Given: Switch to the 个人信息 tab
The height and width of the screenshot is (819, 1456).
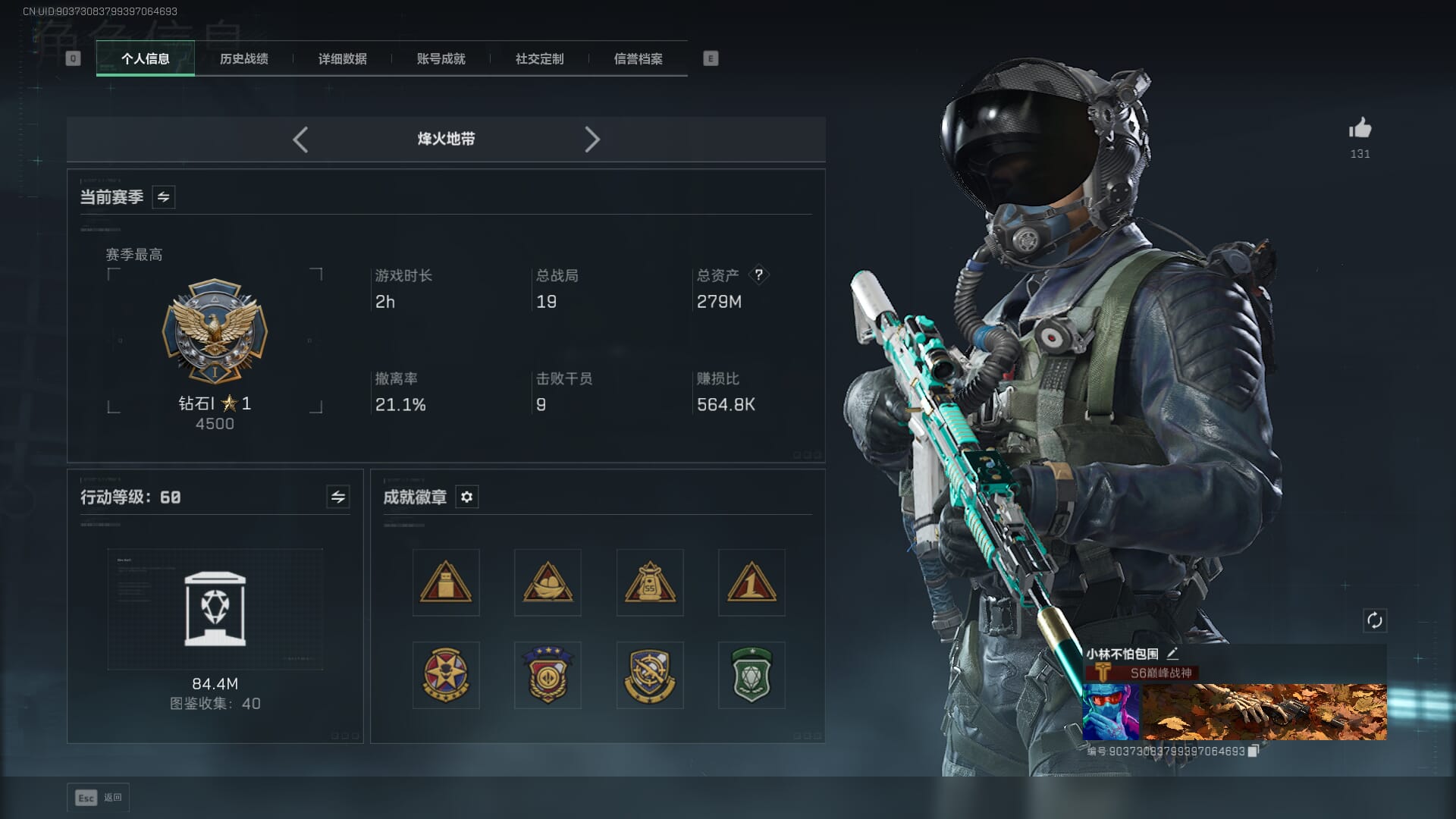Looking at the screenshot, I should coord(145,59).
